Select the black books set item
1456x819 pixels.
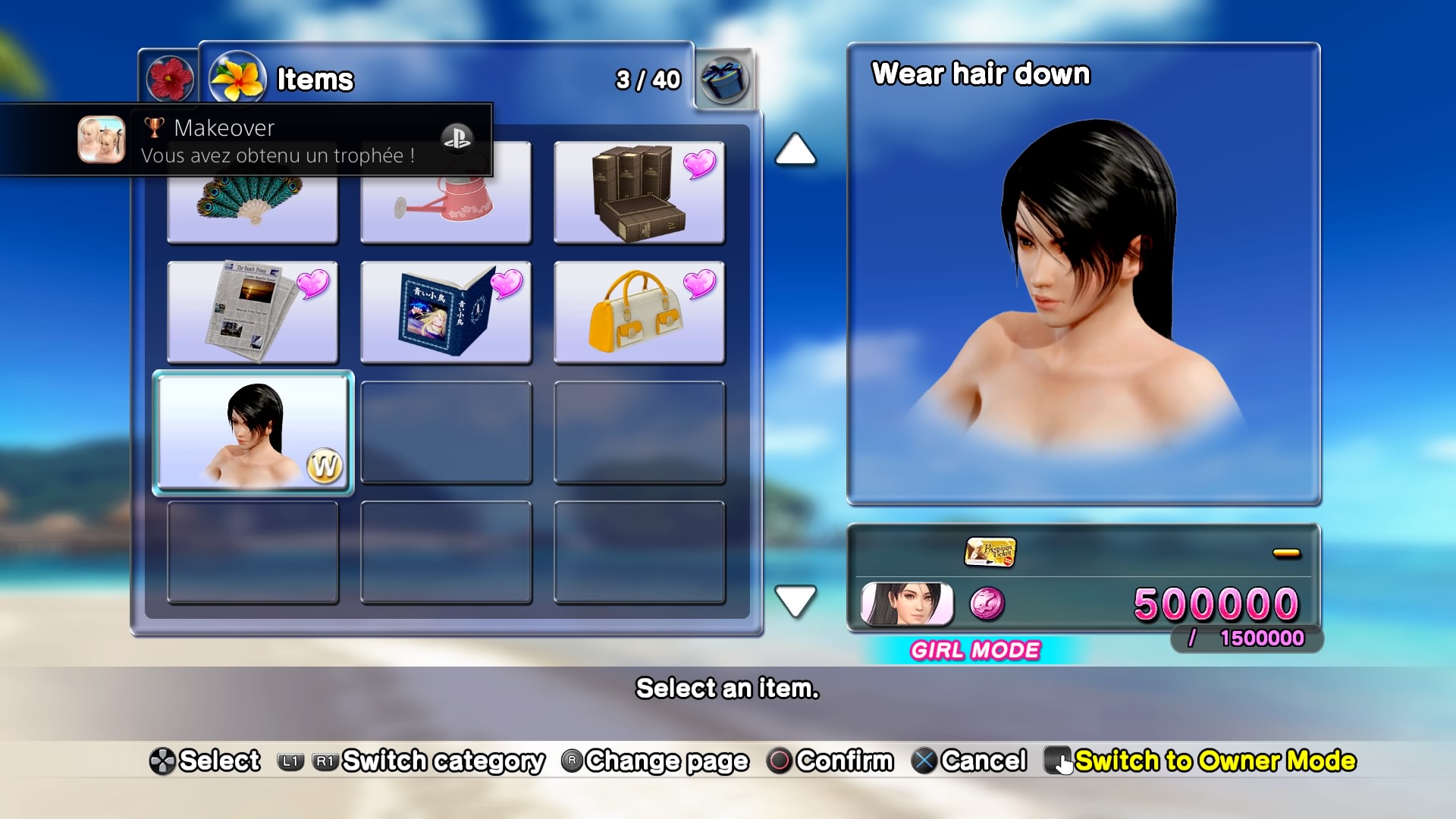pos(639,193)
